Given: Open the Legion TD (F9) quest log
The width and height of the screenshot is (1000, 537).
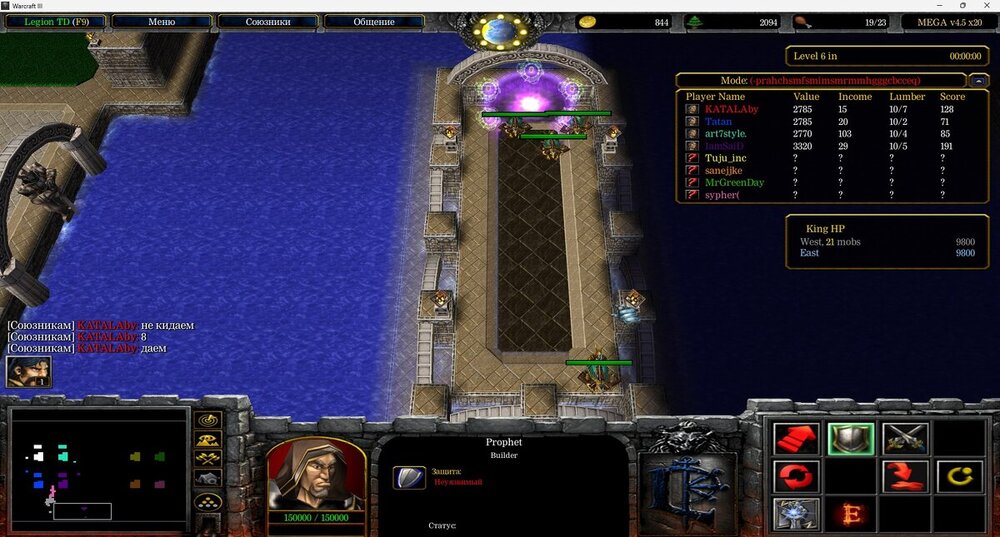Looking at the screenshot, I should click(x=55, y=21).
